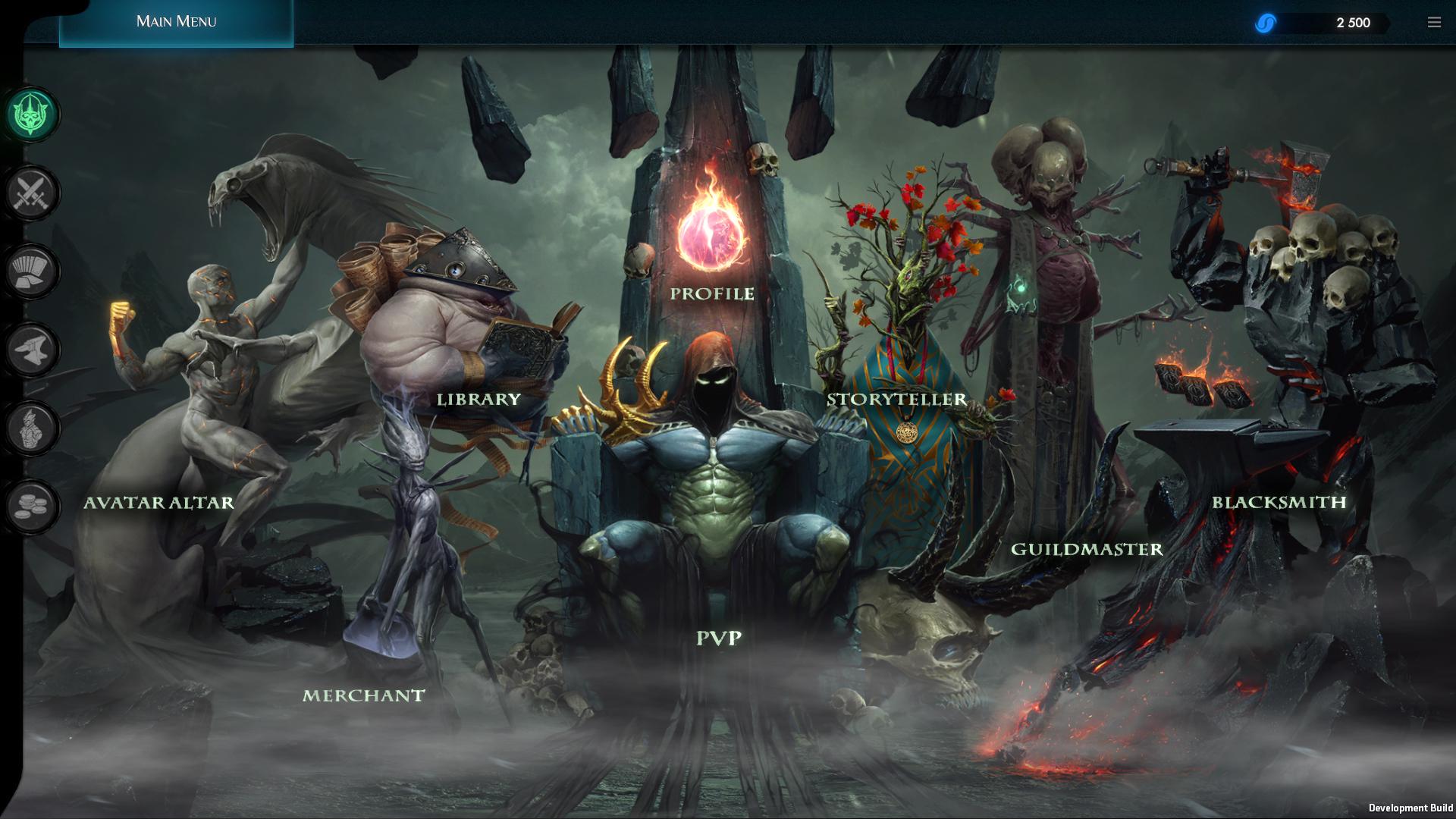Open the crossed swords battle icon

31,193
